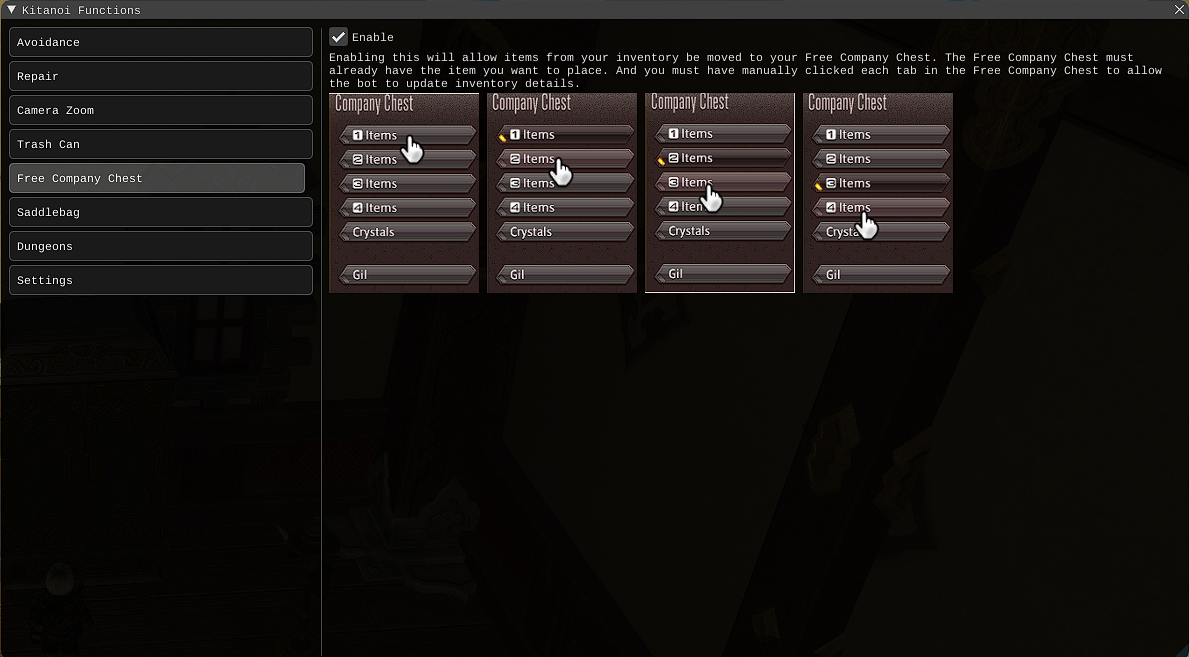
Task: Open the Trash Can section
Action: pos(160,144)
